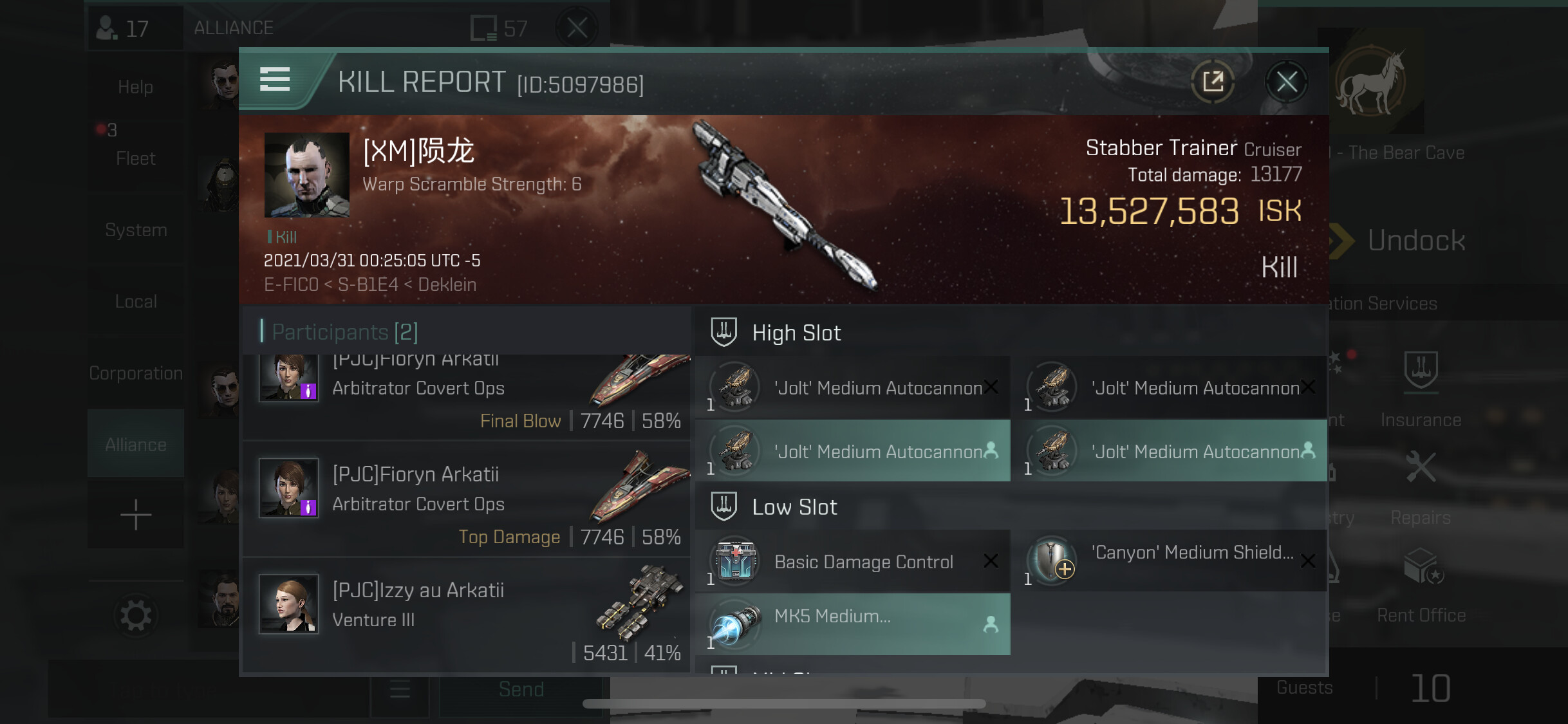Share the kill report via export icon
The image size is (1568, 724).
click(1213, 82)
